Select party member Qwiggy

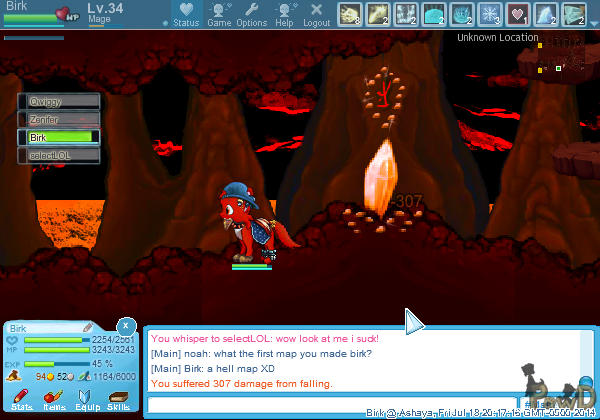point(59,101)
